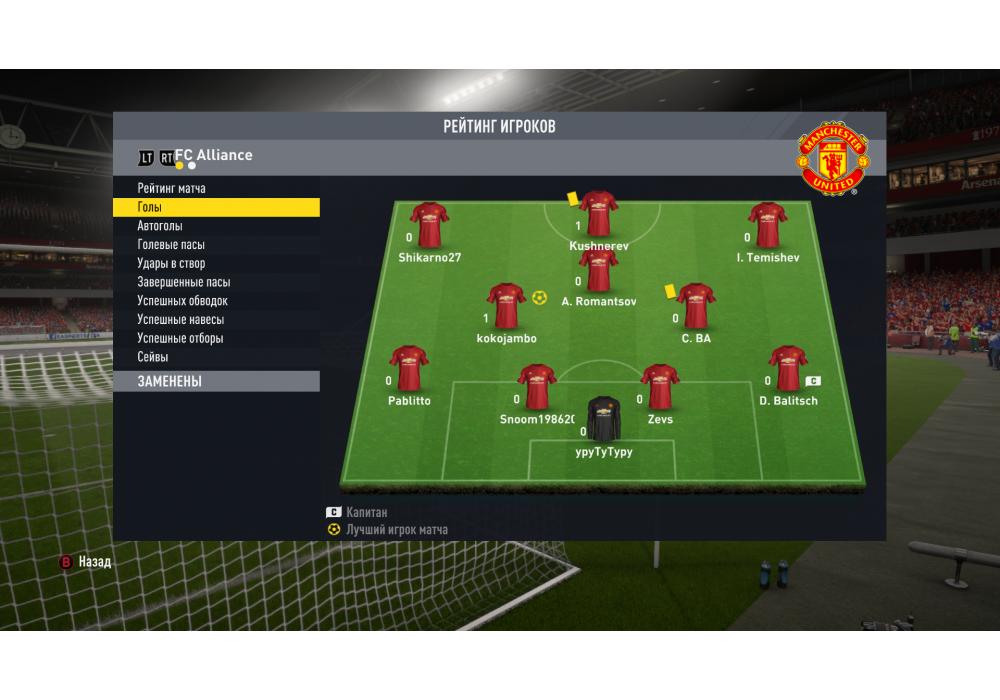Pick Shikarno27 on the pitch

click(x=429, y=225)
